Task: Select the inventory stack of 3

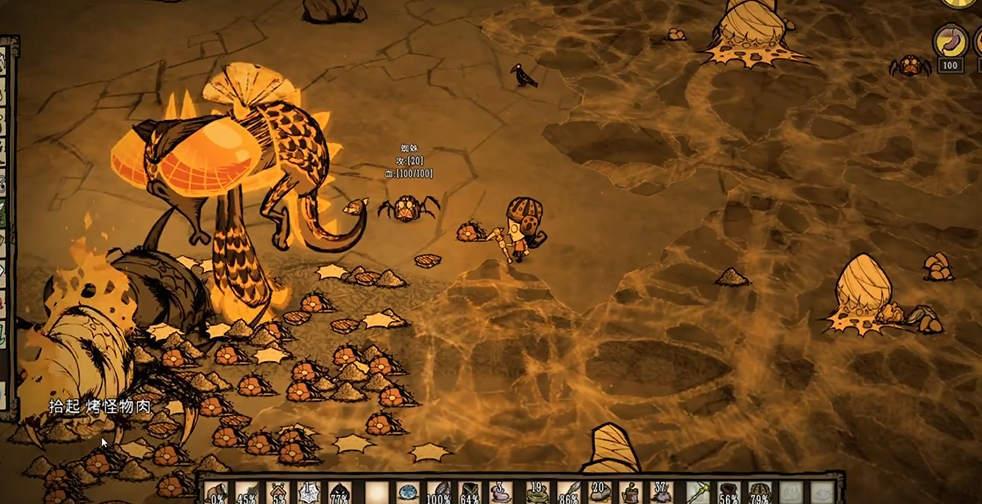Action: point(501,493)
